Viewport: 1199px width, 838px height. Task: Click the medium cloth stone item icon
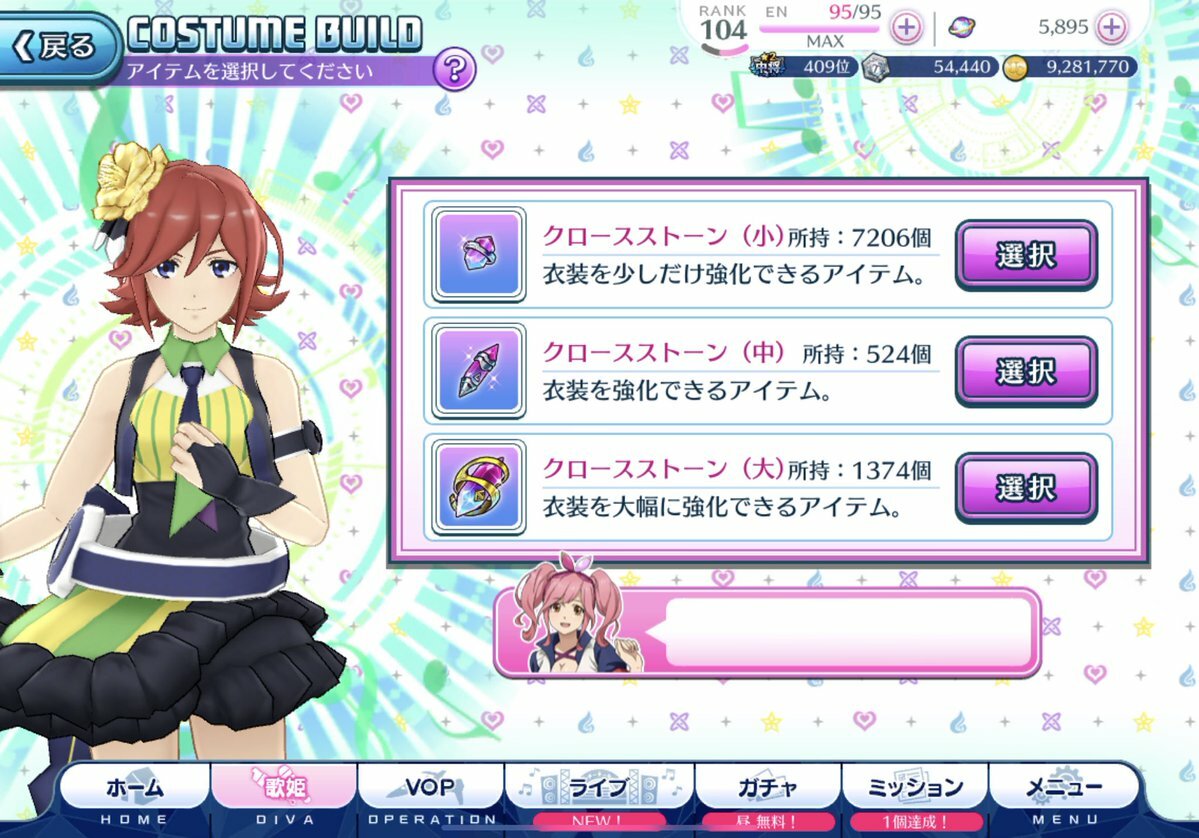478,371
